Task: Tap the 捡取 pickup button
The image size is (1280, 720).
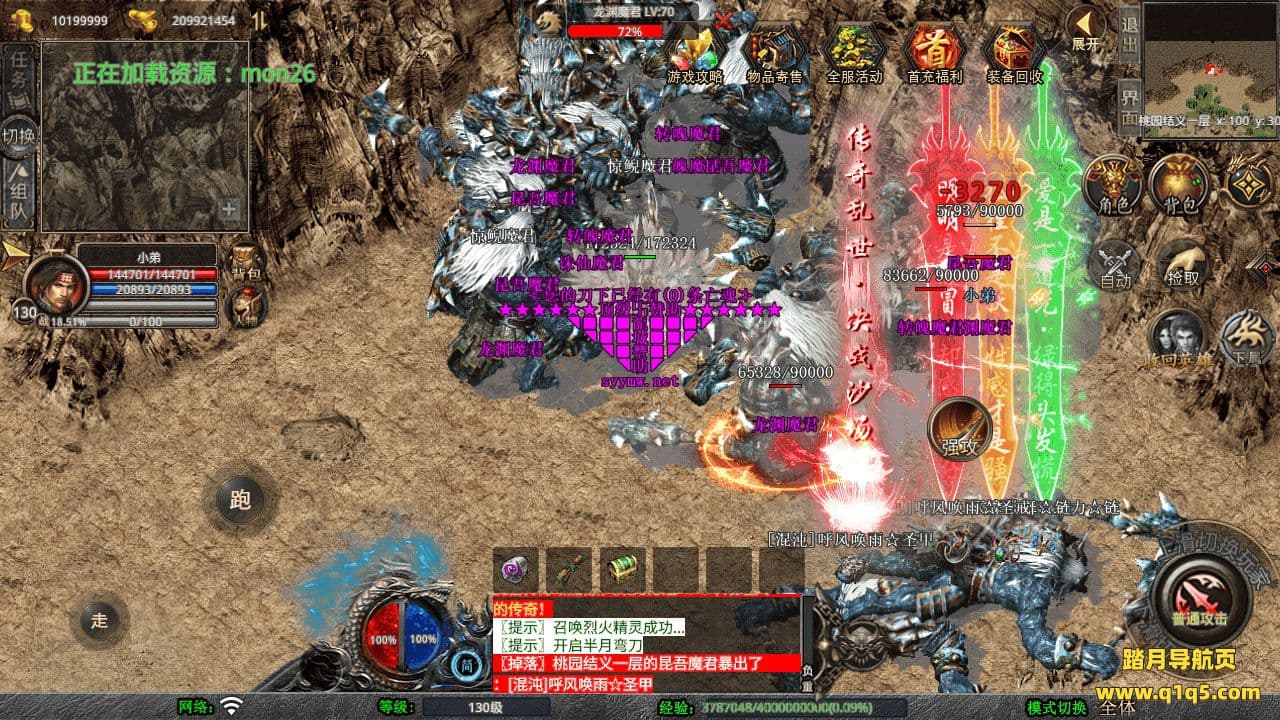Action: [1182, 263]
